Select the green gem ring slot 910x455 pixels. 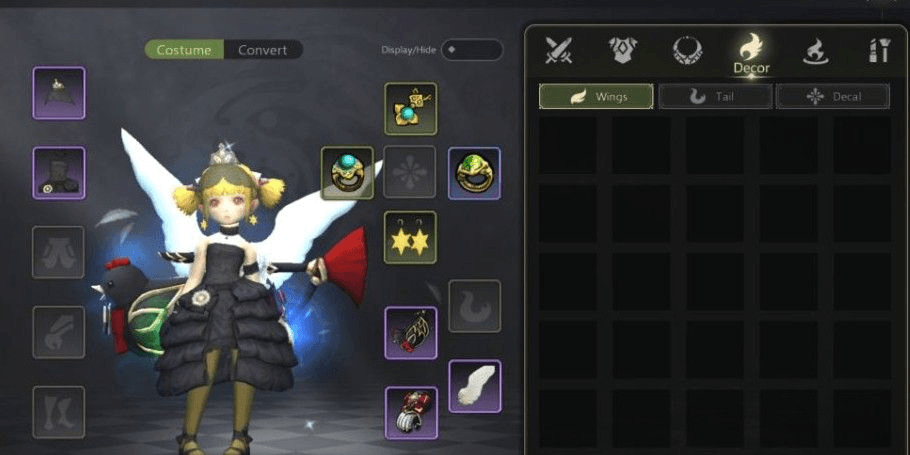pos(474,173)
